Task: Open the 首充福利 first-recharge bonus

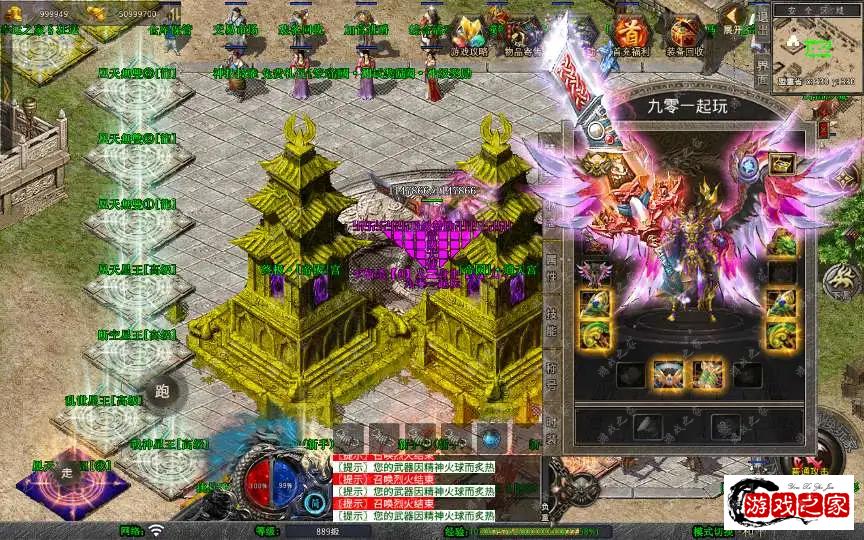Action: click(x=629, y=34)
